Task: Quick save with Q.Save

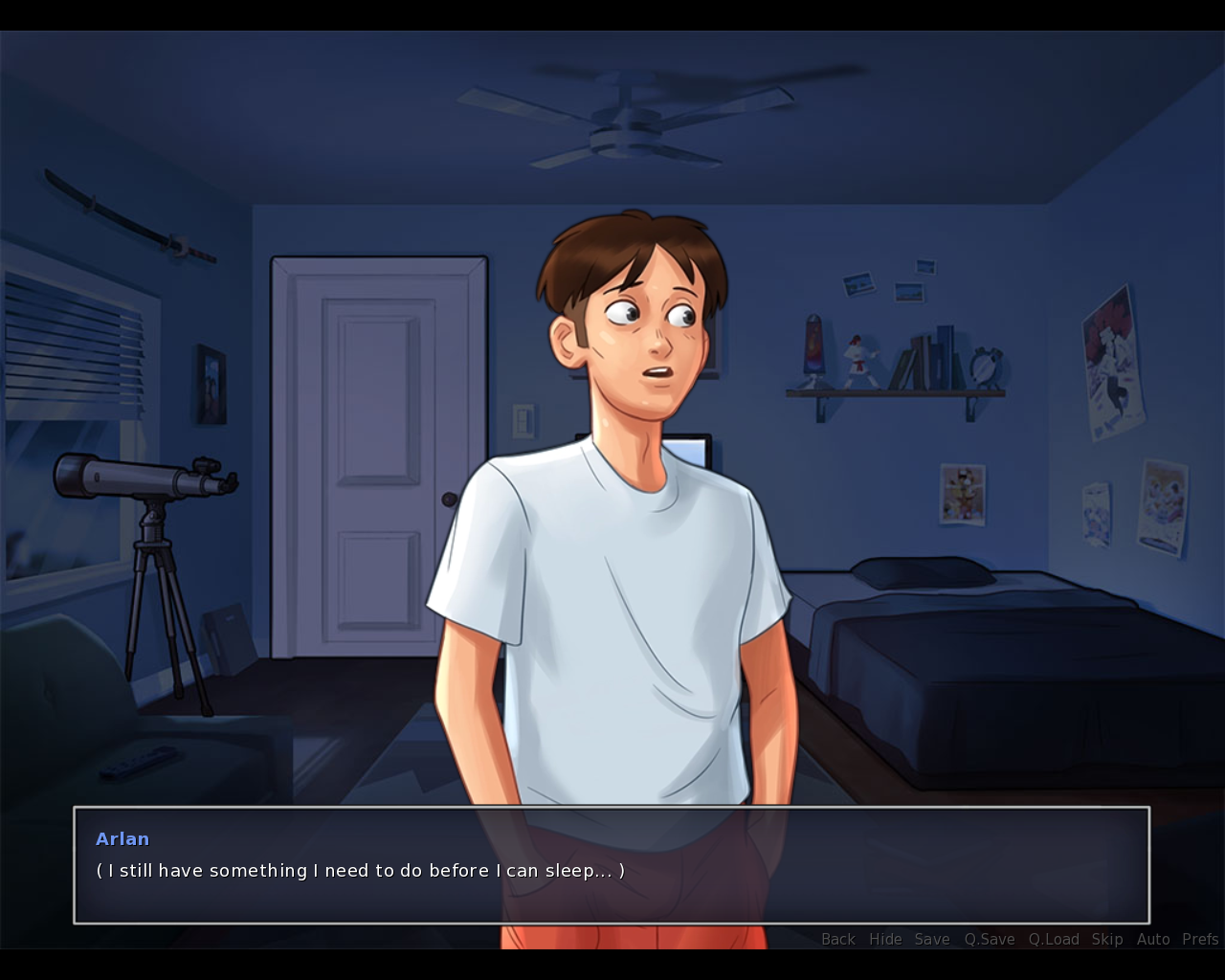Action: (990, 939)
